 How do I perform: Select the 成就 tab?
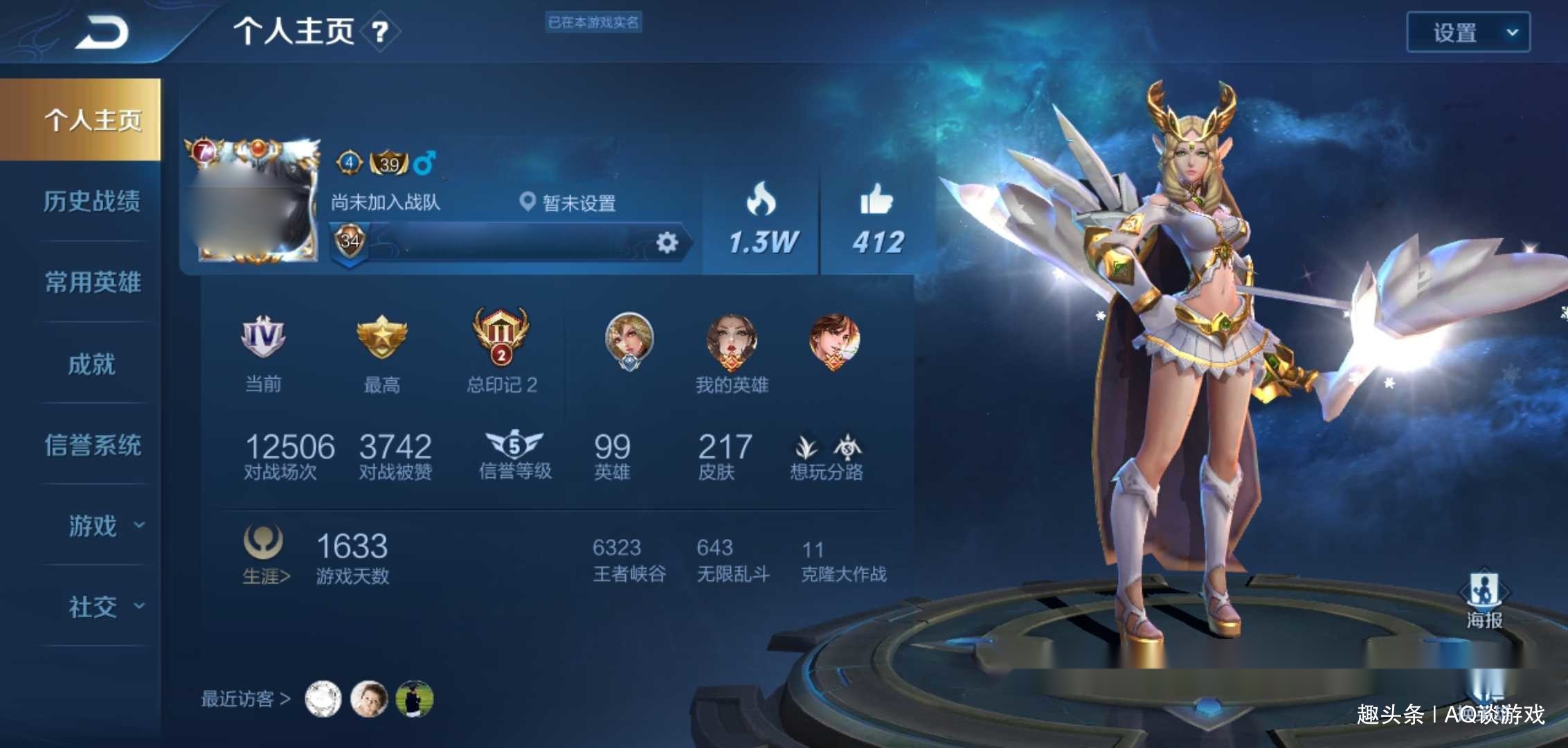(x=92, y=364)
